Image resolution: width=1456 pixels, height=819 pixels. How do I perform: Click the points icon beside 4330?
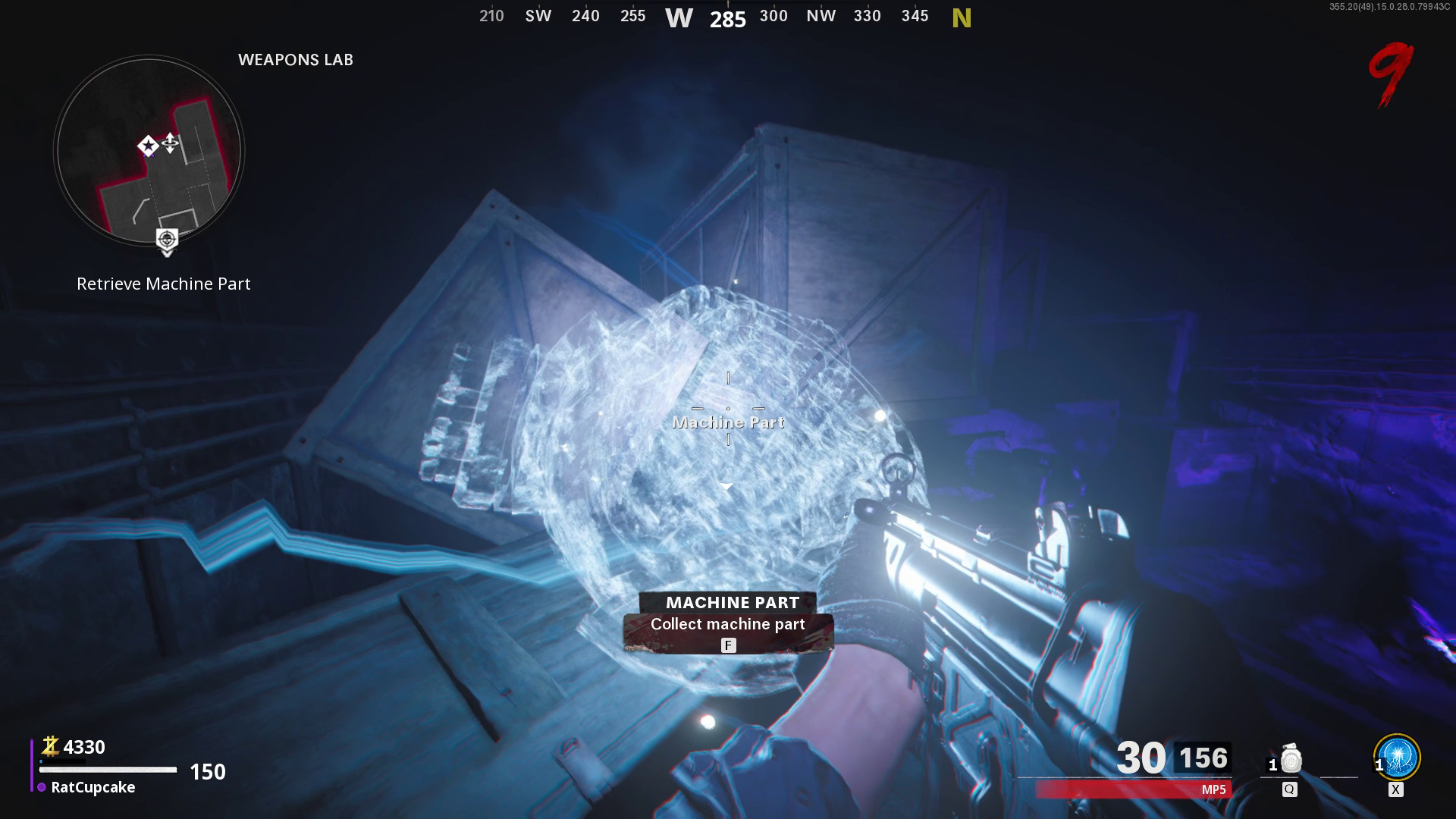click(50, 746)
